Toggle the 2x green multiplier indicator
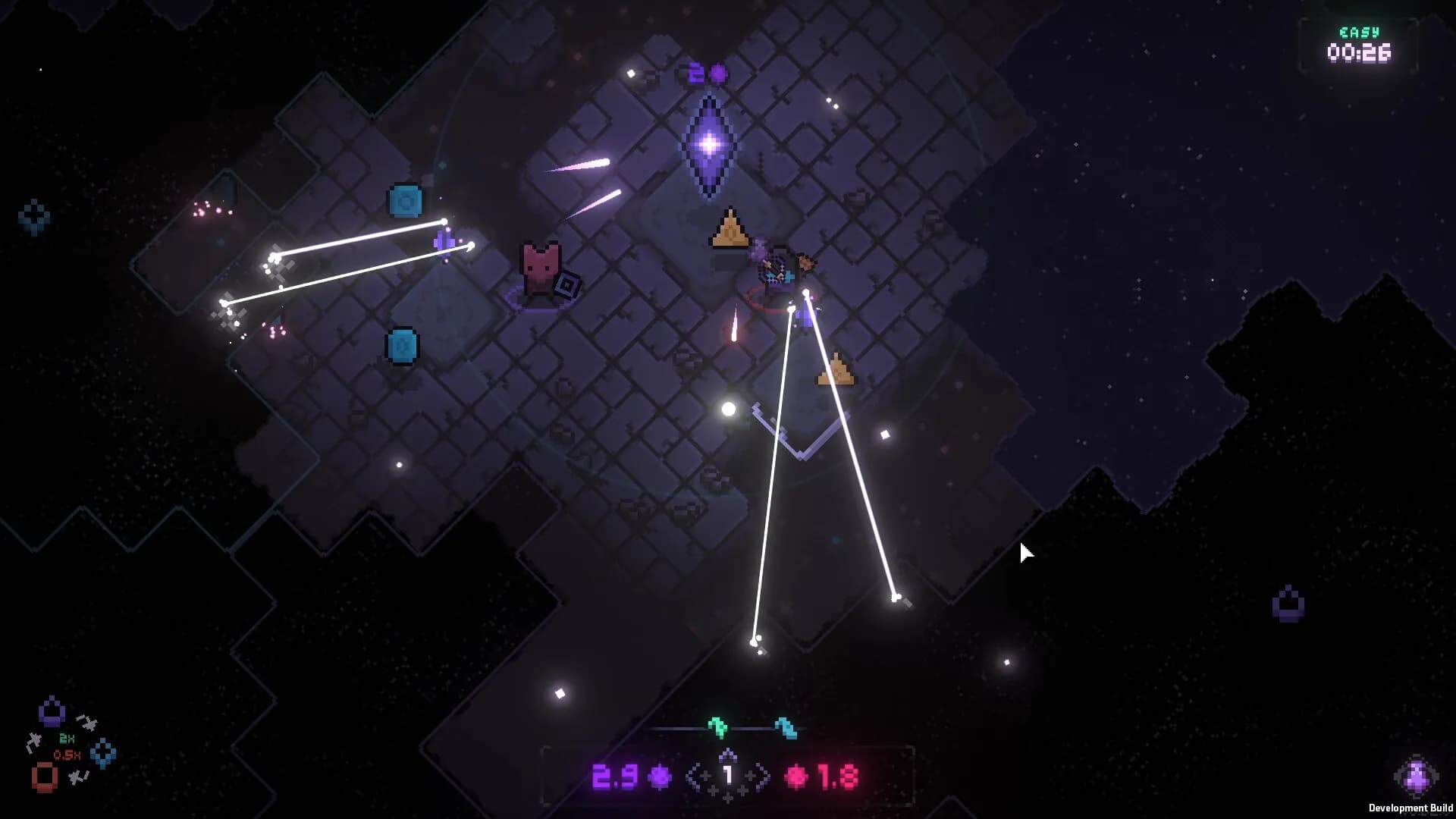The image size is (1456, 819). click(67, 738)
